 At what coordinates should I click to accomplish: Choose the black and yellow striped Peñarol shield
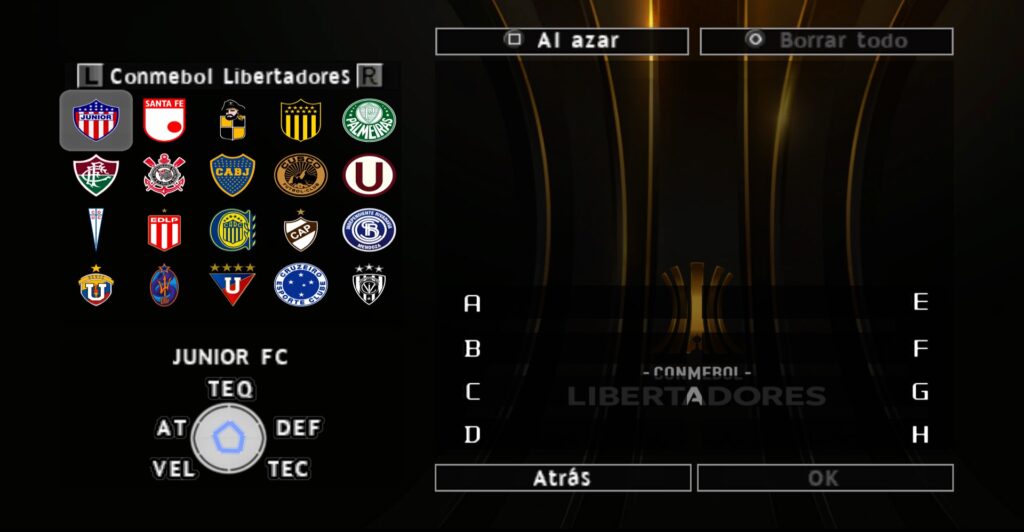pyautogui.click(x=300, y=121)
